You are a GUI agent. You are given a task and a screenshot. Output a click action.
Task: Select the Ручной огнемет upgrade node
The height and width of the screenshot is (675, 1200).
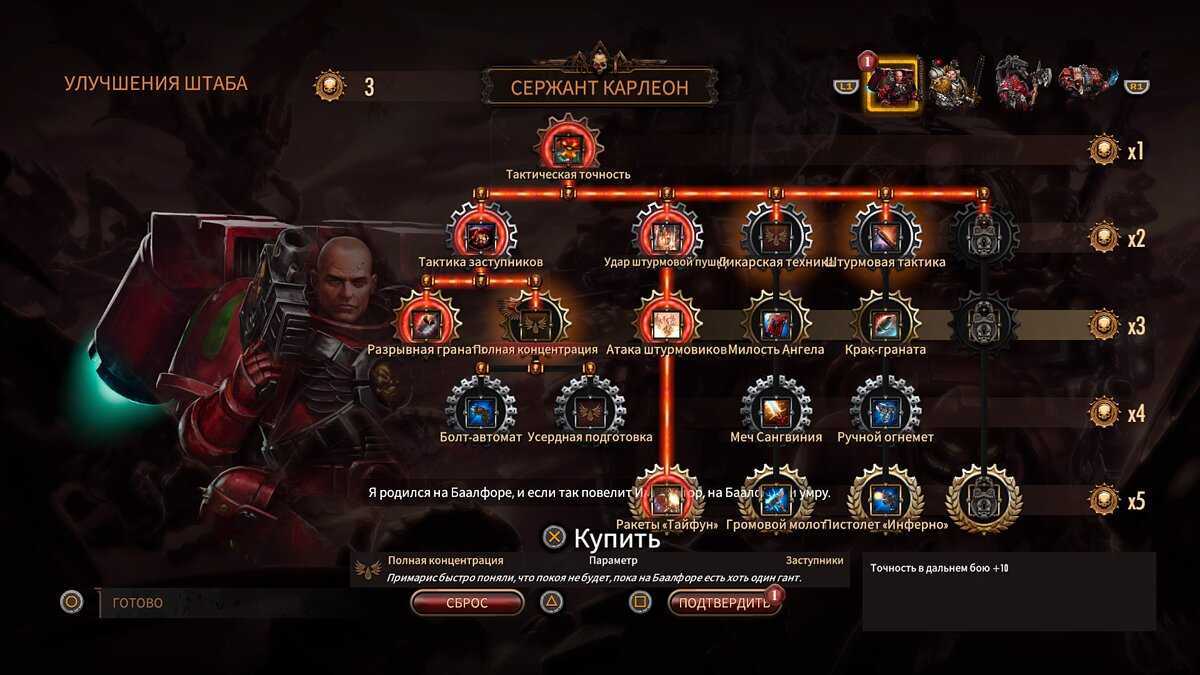coord(885,409)
